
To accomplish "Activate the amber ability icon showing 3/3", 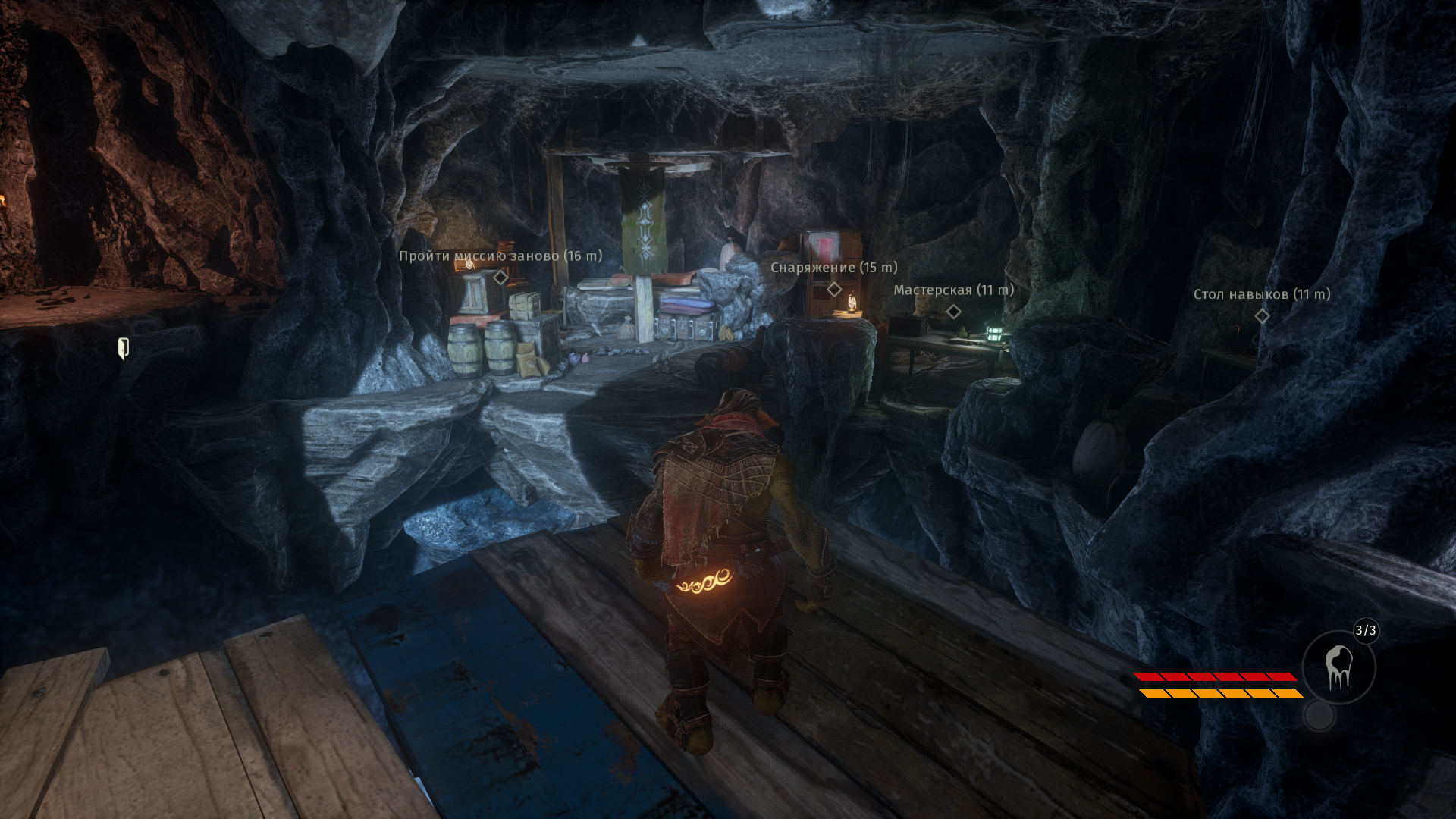I will pos(1338,668).
